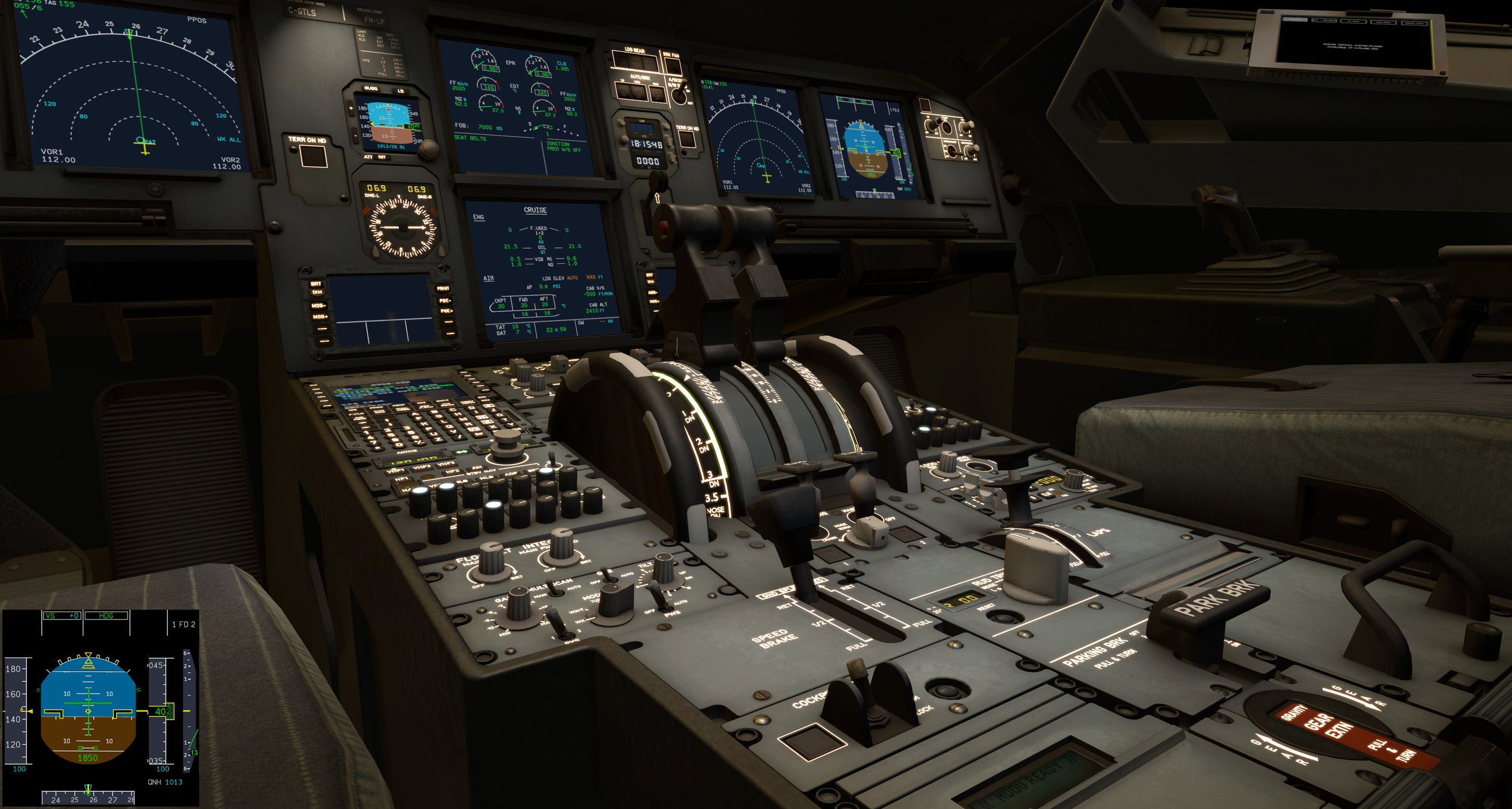
Task: Select the LO autobrake setting
Action: pos(623,91)
